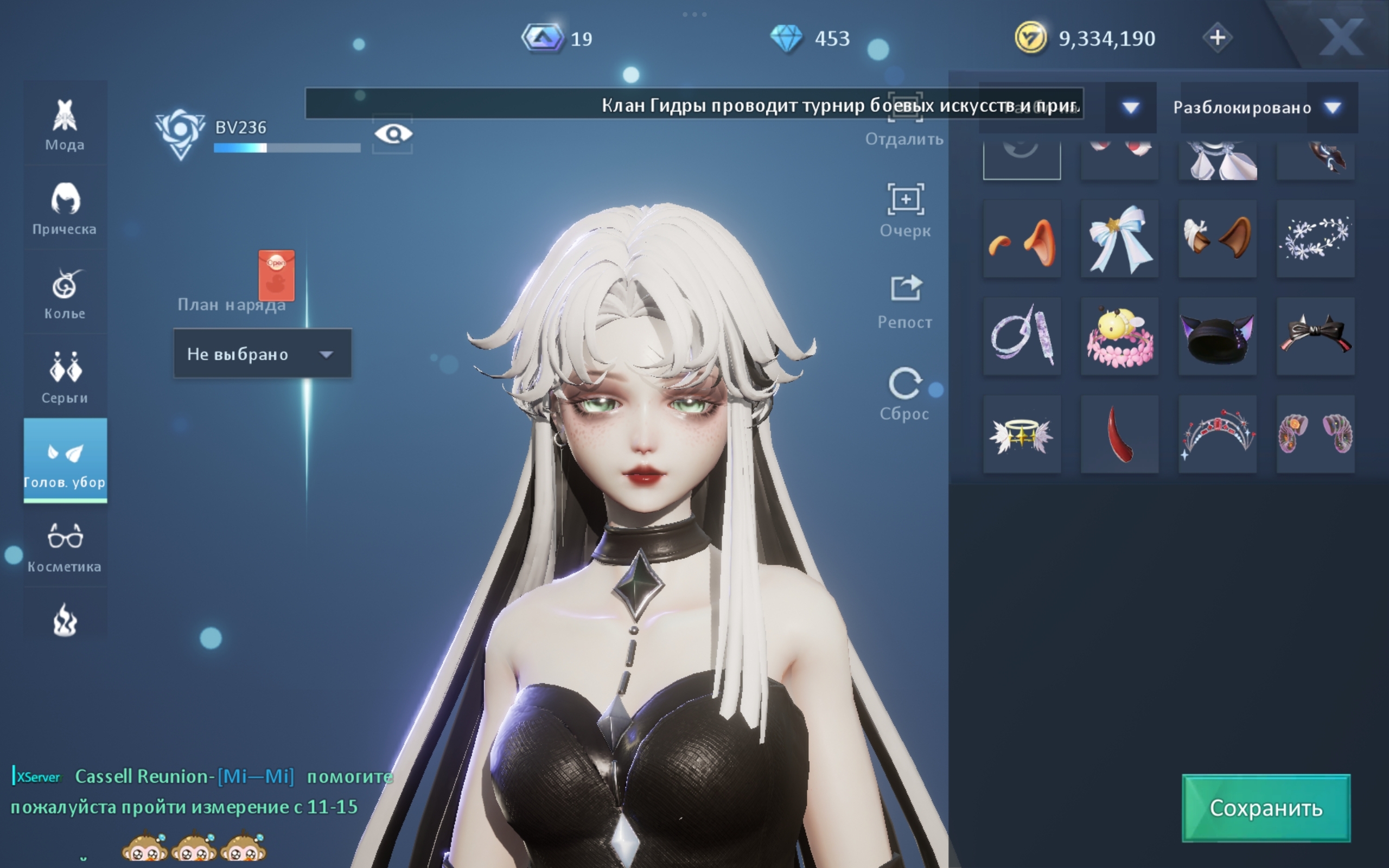Pick the red horn headpiece
The height and width of the screenshot is (868, 1389).
click(1119, 434)
